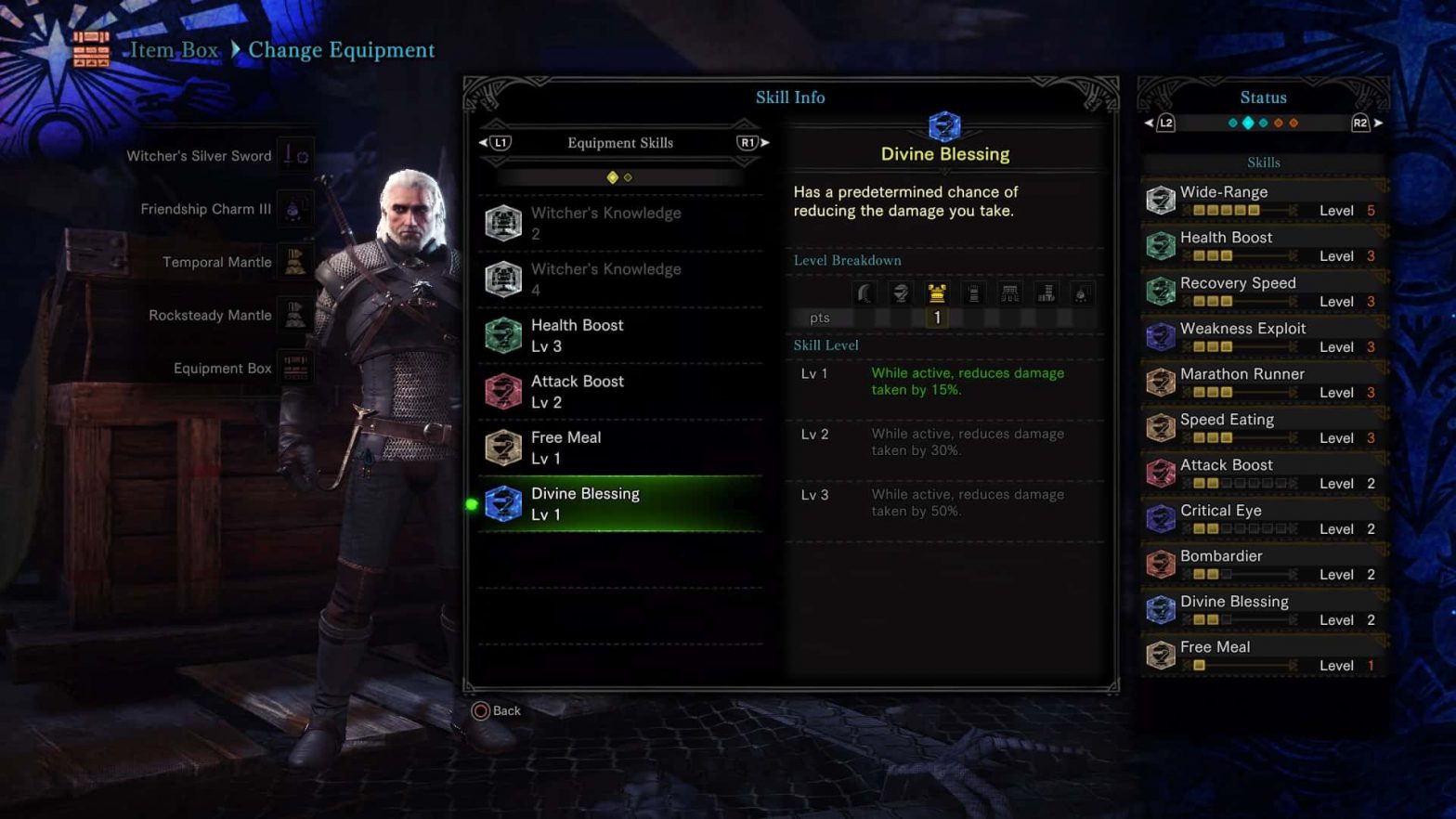Click the leg armor icon in Level Breakdown
The image size is (1456, 819).
1046,292
